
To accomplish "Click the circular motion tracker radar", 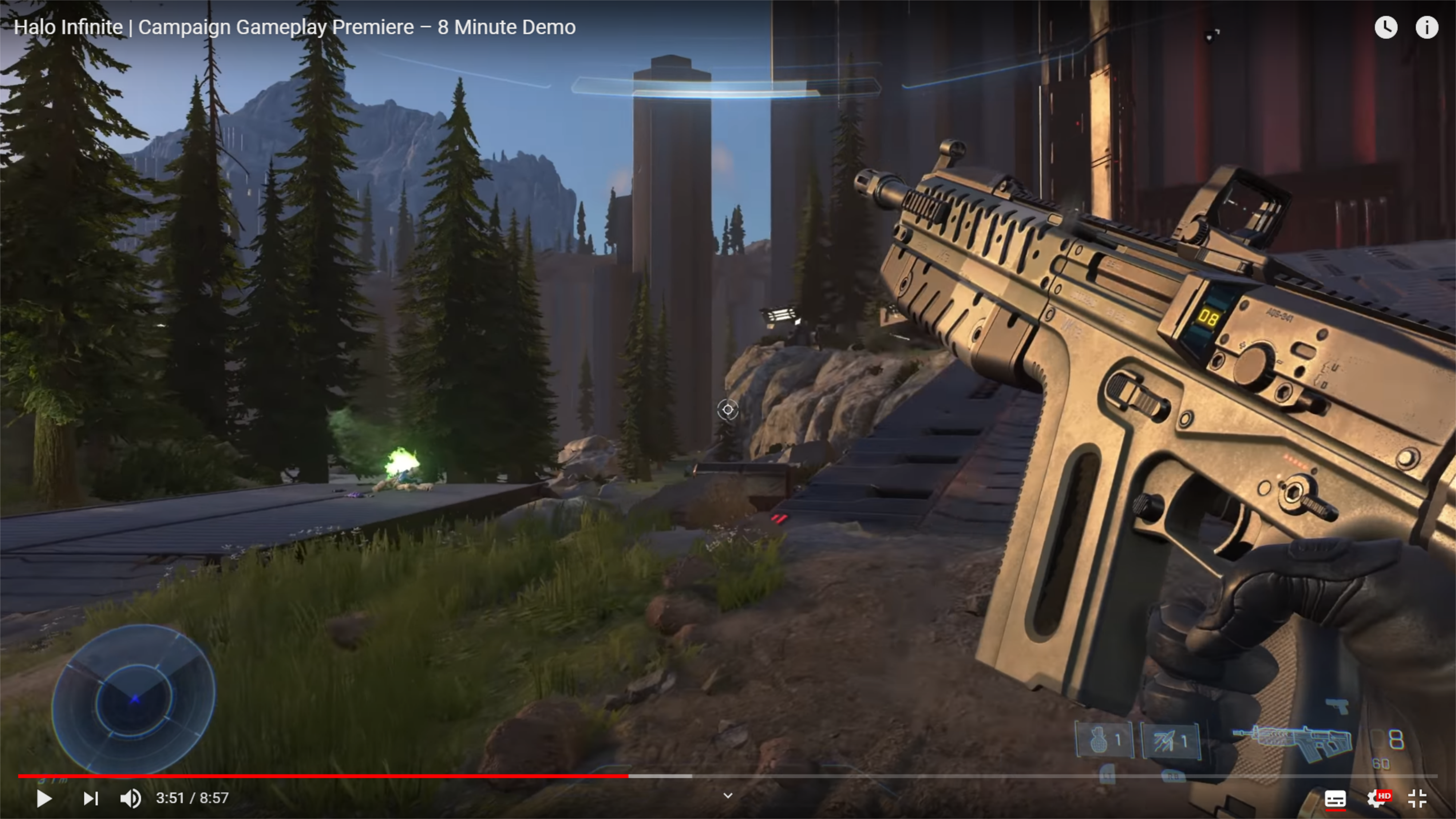I will tap(133, 699).
